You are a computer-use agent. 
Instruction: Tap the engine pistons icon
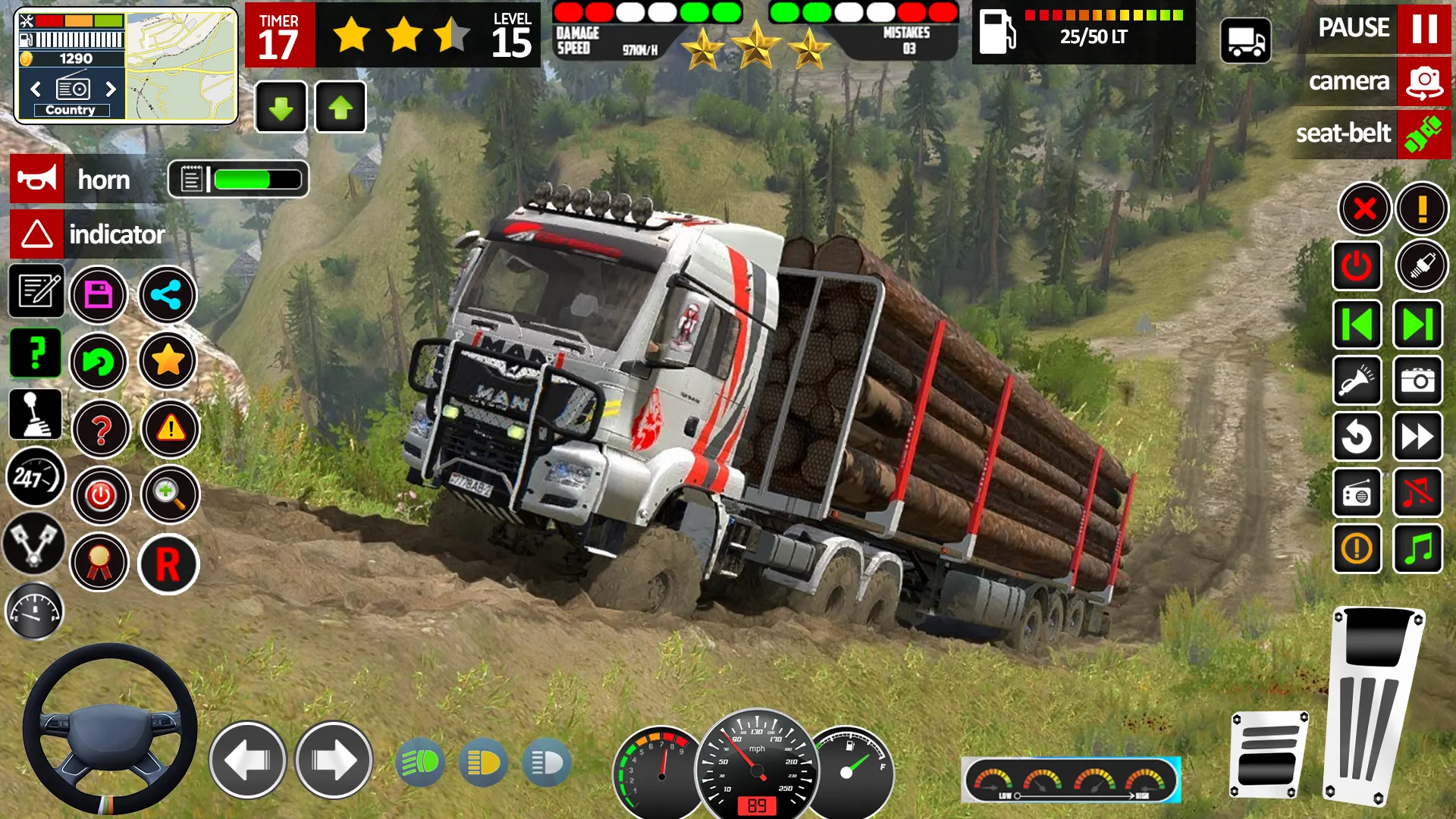[x=33, y=544]
